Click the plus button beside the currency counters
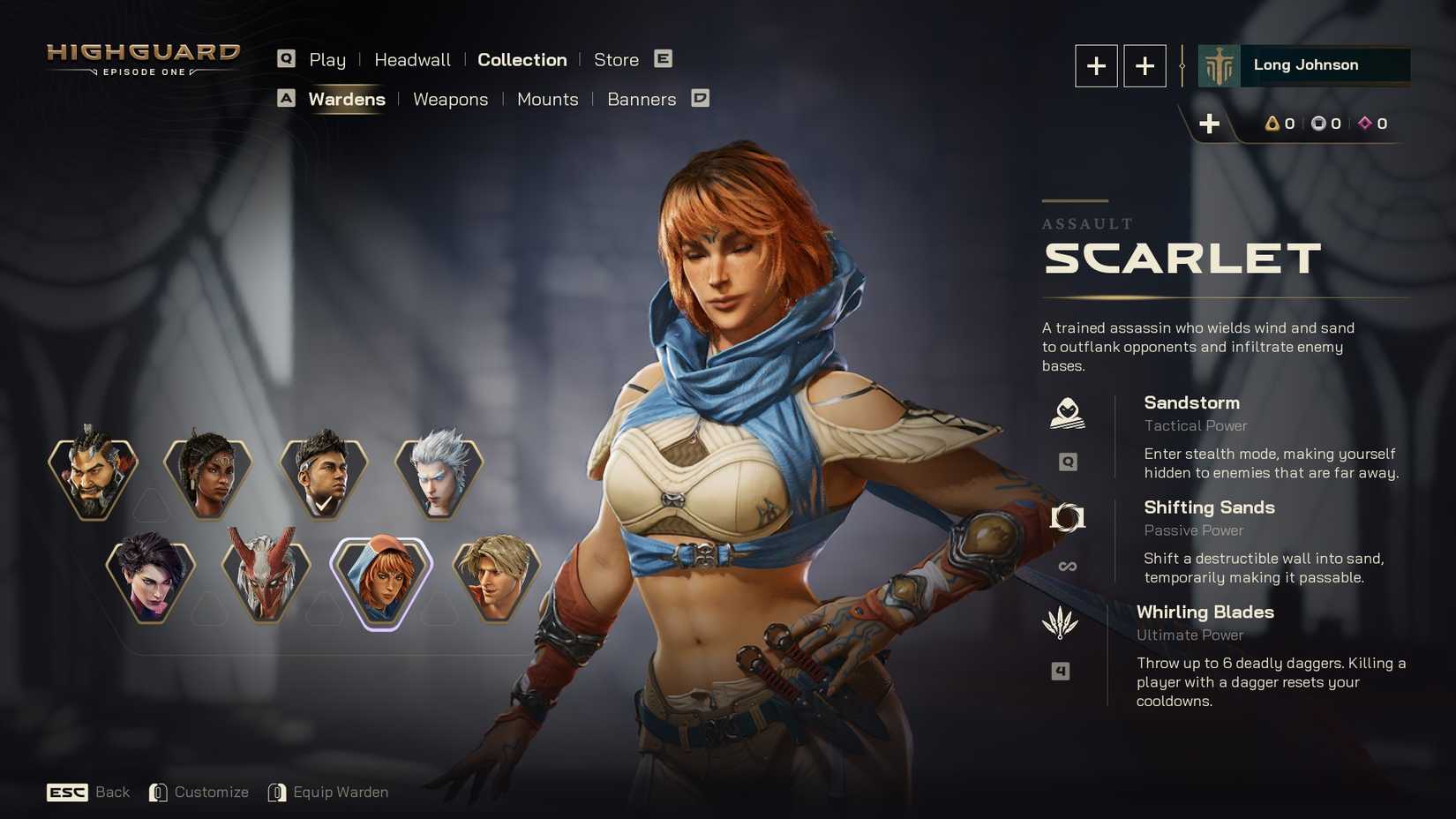This screenshot has width=1456, height=819. coord(1210,124)
